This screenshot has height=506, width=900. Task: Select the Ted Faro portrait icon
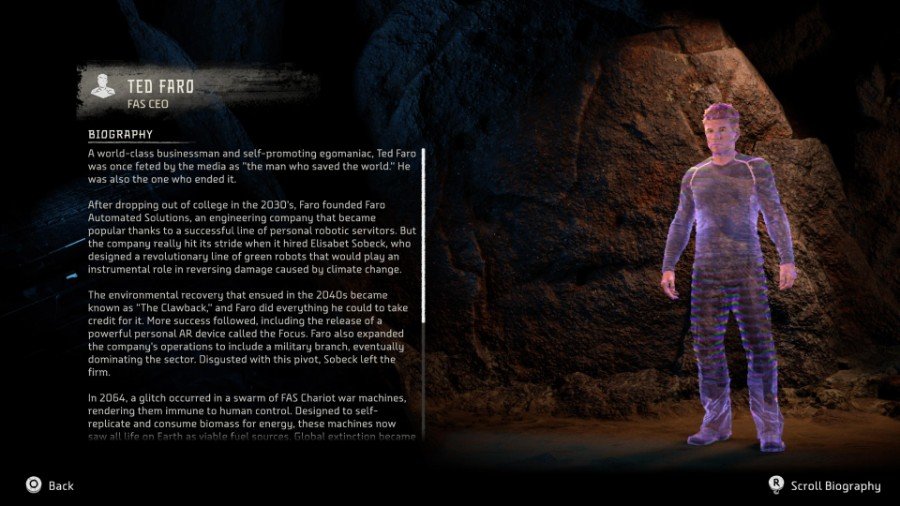102,88
